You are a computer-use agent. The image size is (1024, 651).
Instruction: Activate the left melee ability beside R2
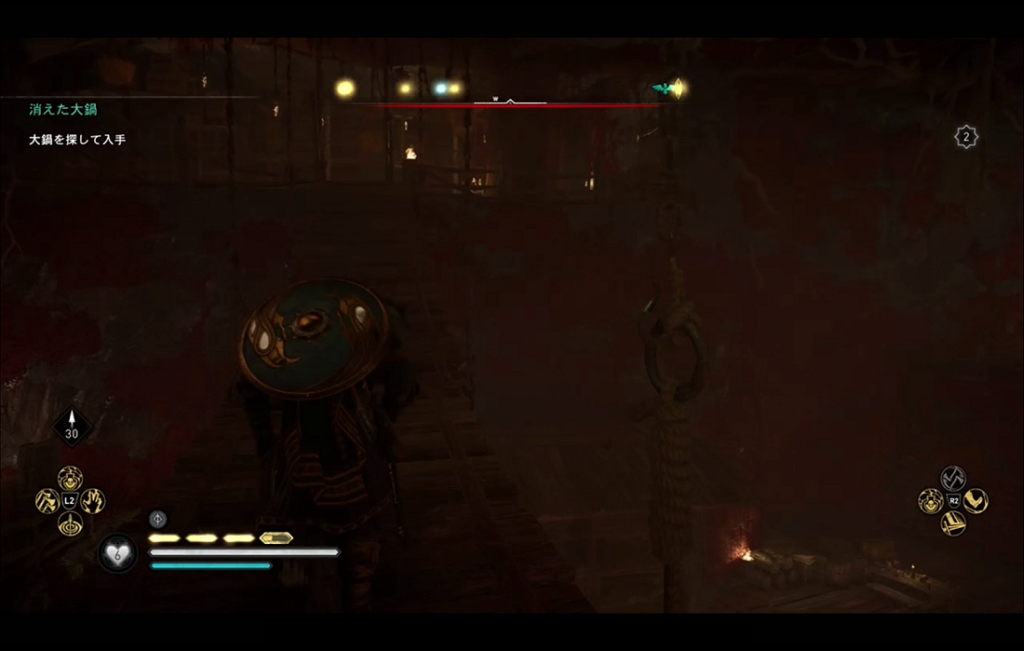coord(930,500)
